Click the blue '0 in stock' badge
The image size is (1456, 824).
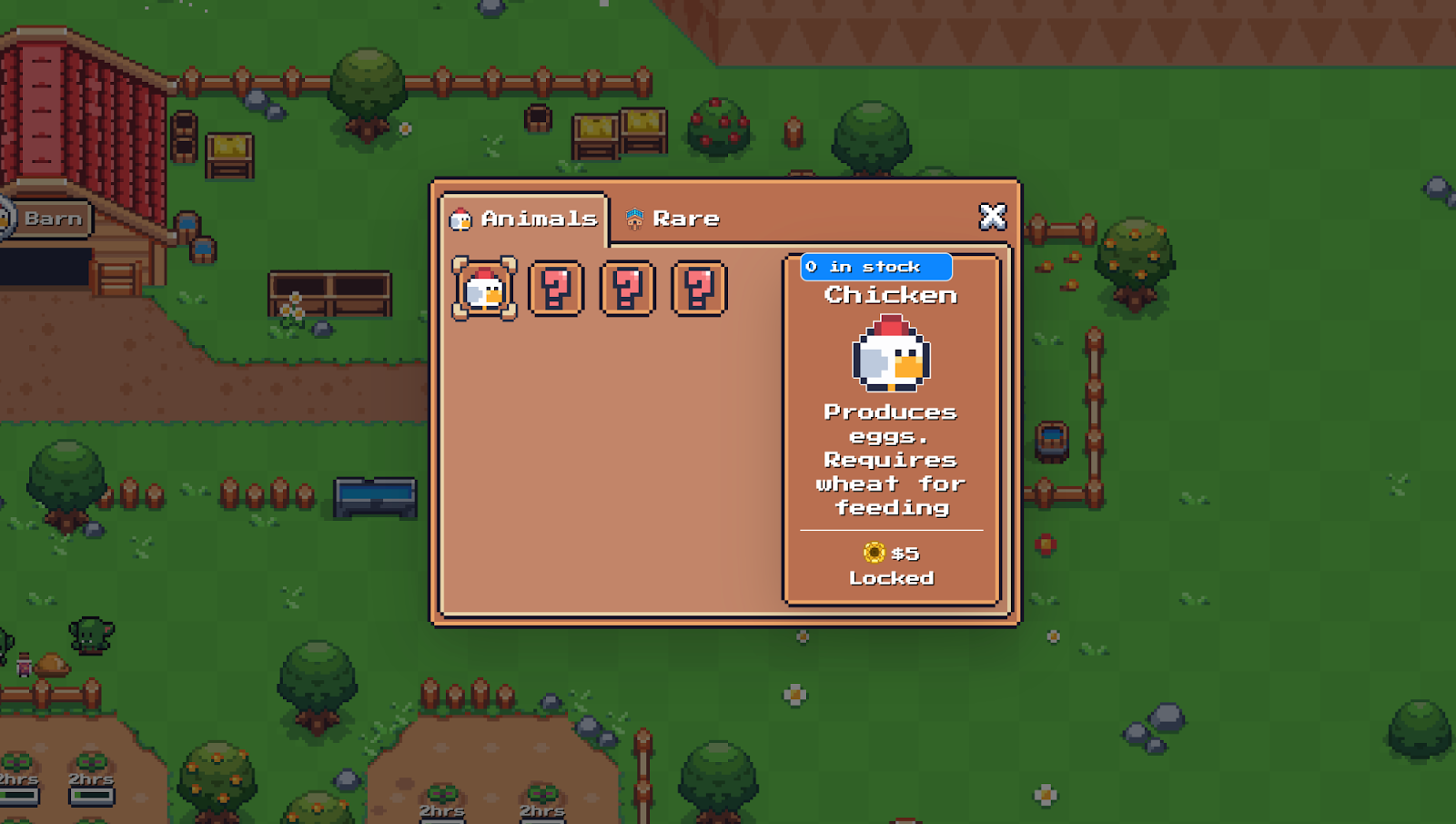[875, 267]
